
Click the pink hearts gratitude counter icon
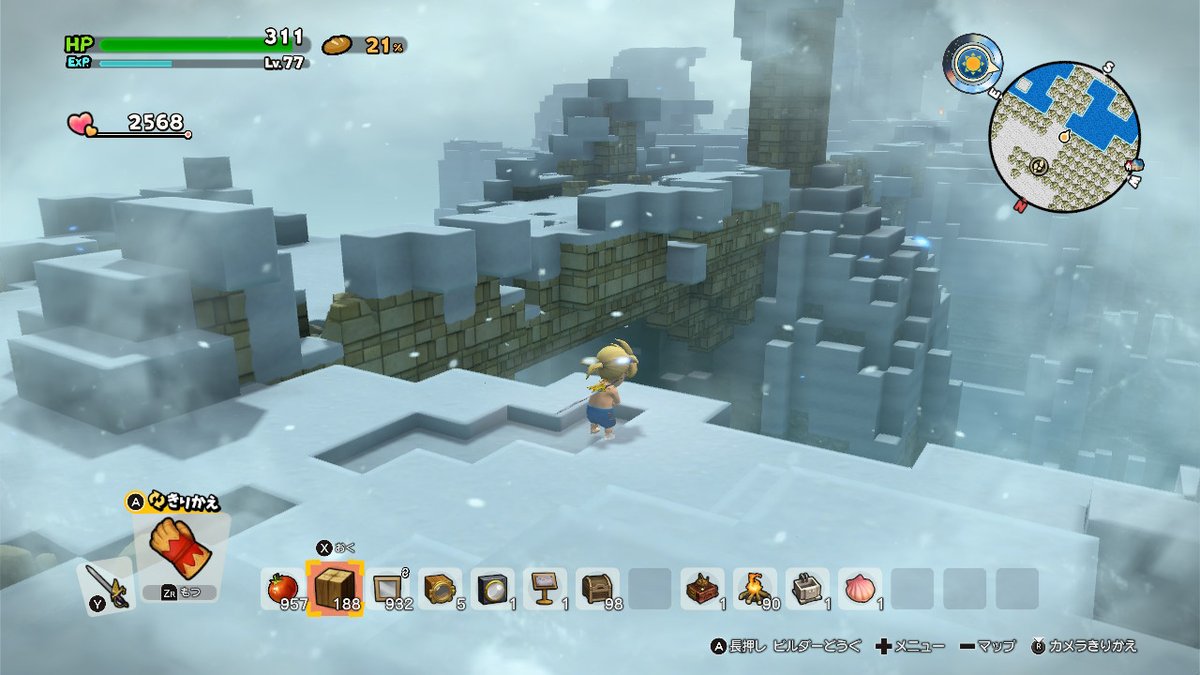[82, 124]
